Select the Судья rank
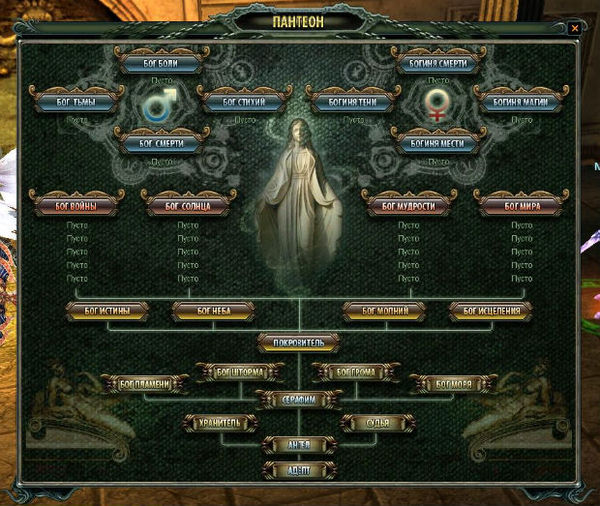Image resolution: width=600 pixels, height=506 pixels. (377, 423)
